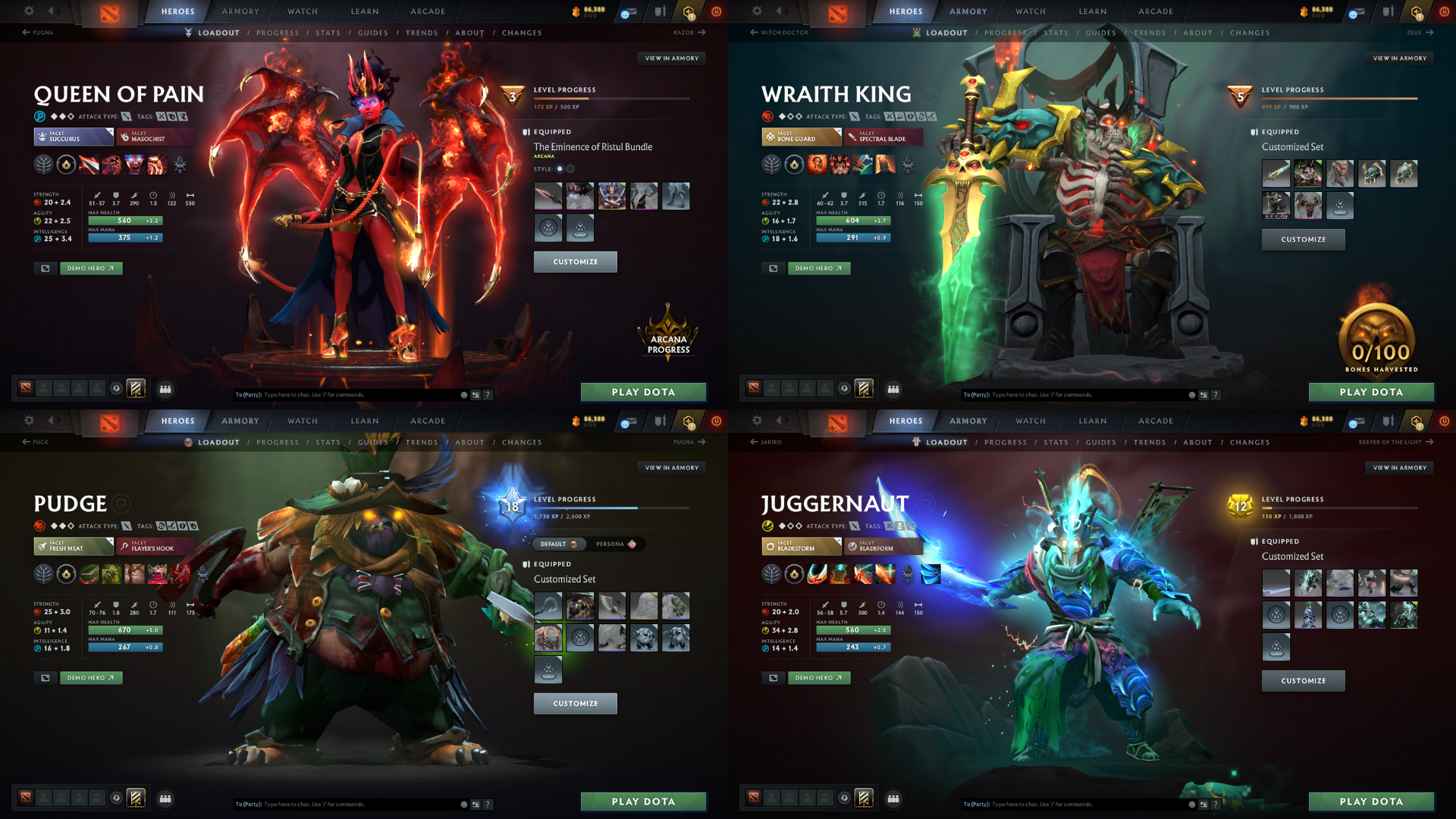Select the Masochist facet for Queen of Pain
1456x819 pixels.
tap(155, 137)
